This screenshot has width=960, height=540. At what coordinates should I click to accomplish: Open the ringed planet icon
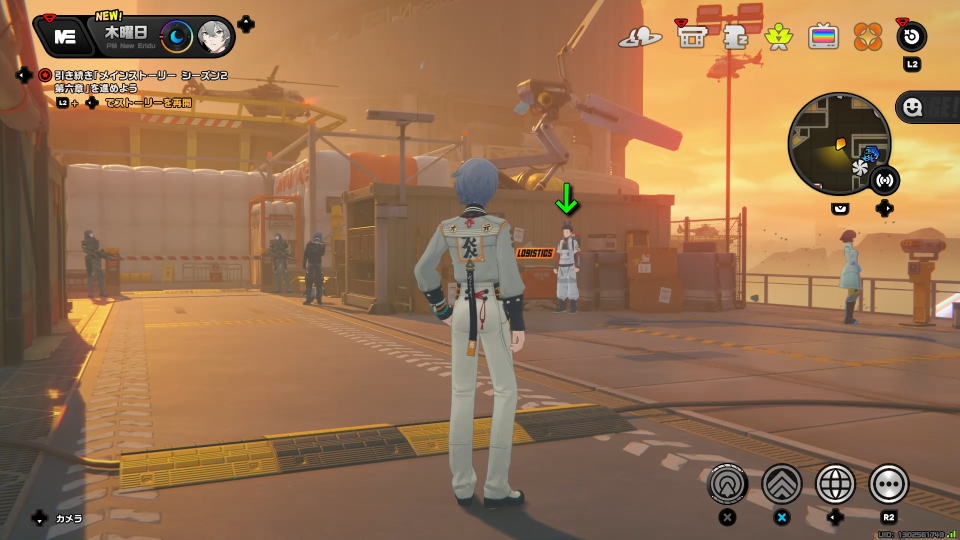[x=640, y=37]
